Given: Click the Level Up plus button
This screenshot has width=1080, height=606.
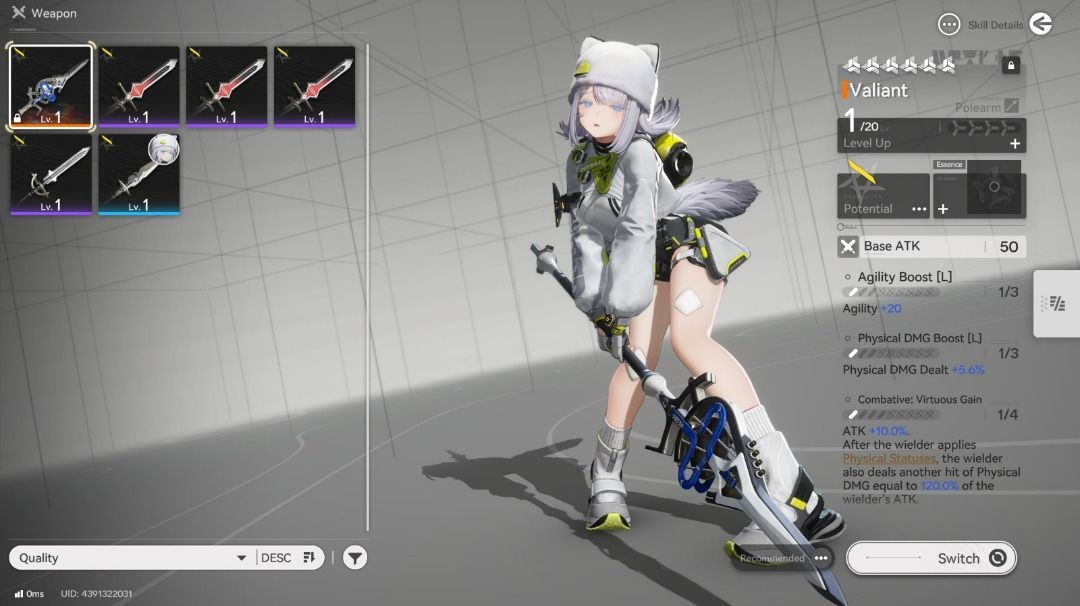Looking at the screenshot, I should [1015, 144].
